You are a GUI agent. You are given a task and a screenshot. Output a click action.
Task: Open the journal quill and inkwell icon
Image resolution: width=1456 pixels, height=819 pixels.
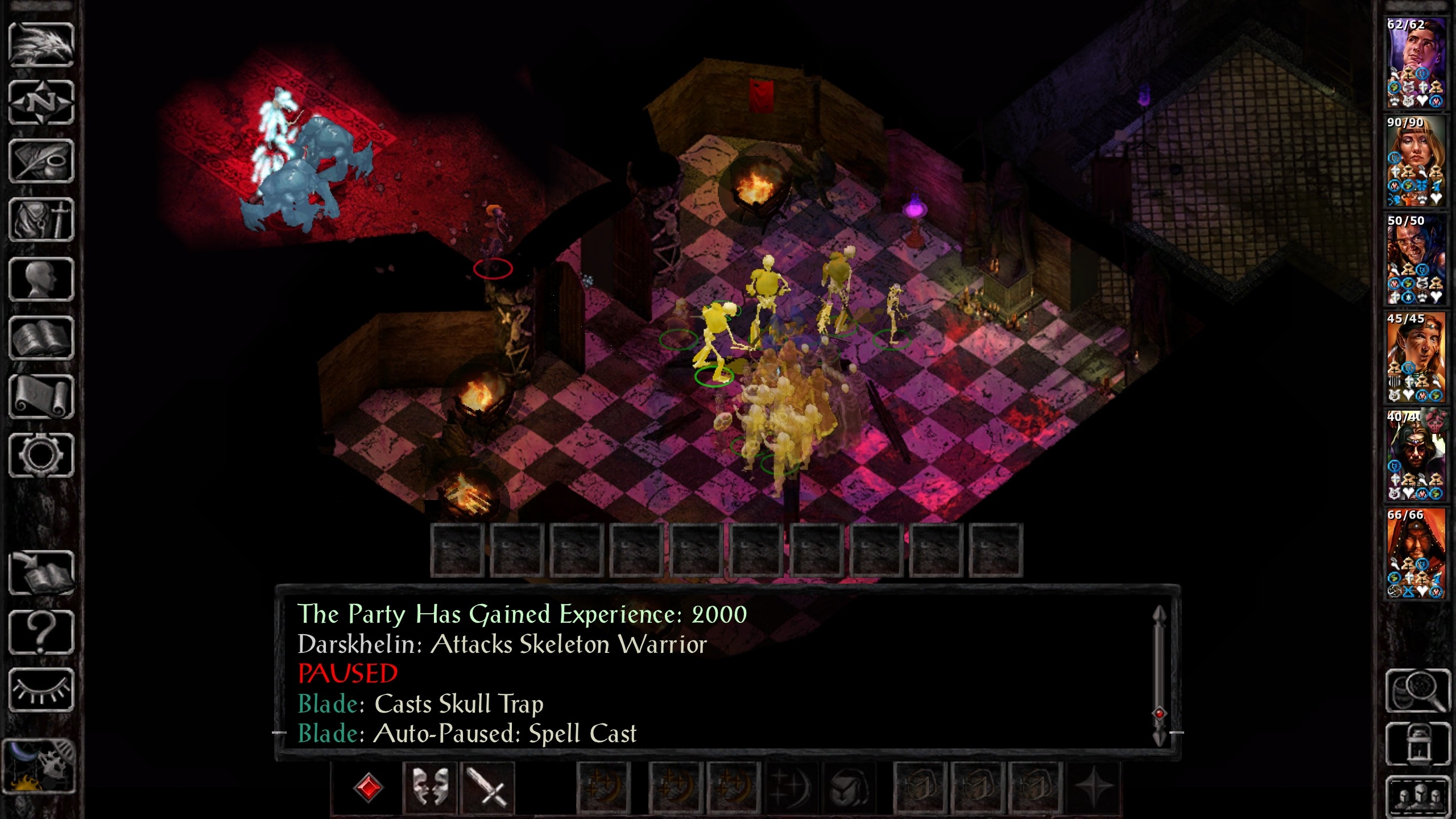pyautogui.click(x=41, y=162)
